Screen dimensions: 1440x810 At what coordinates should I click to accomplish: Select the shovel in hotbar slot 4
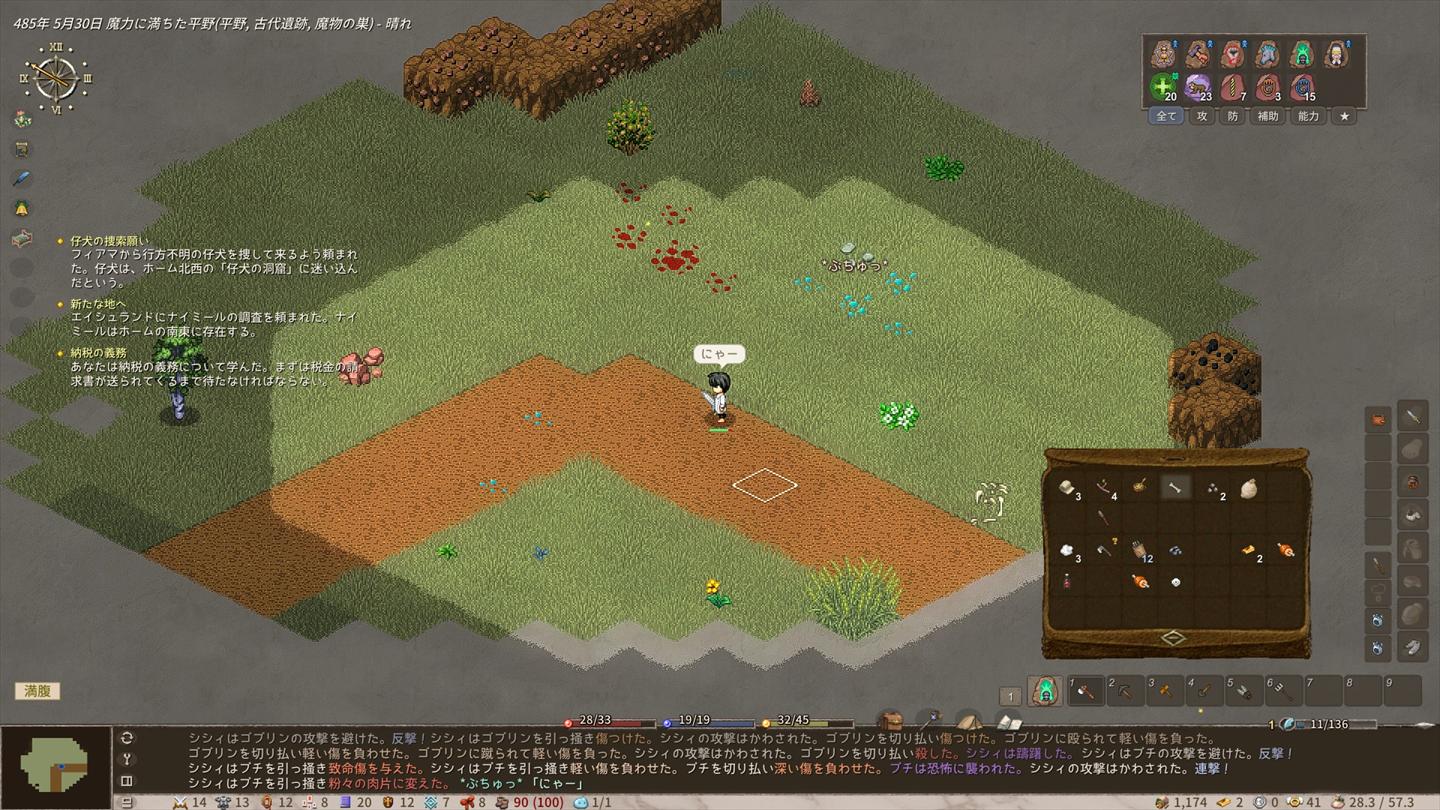click(1205, 691)
